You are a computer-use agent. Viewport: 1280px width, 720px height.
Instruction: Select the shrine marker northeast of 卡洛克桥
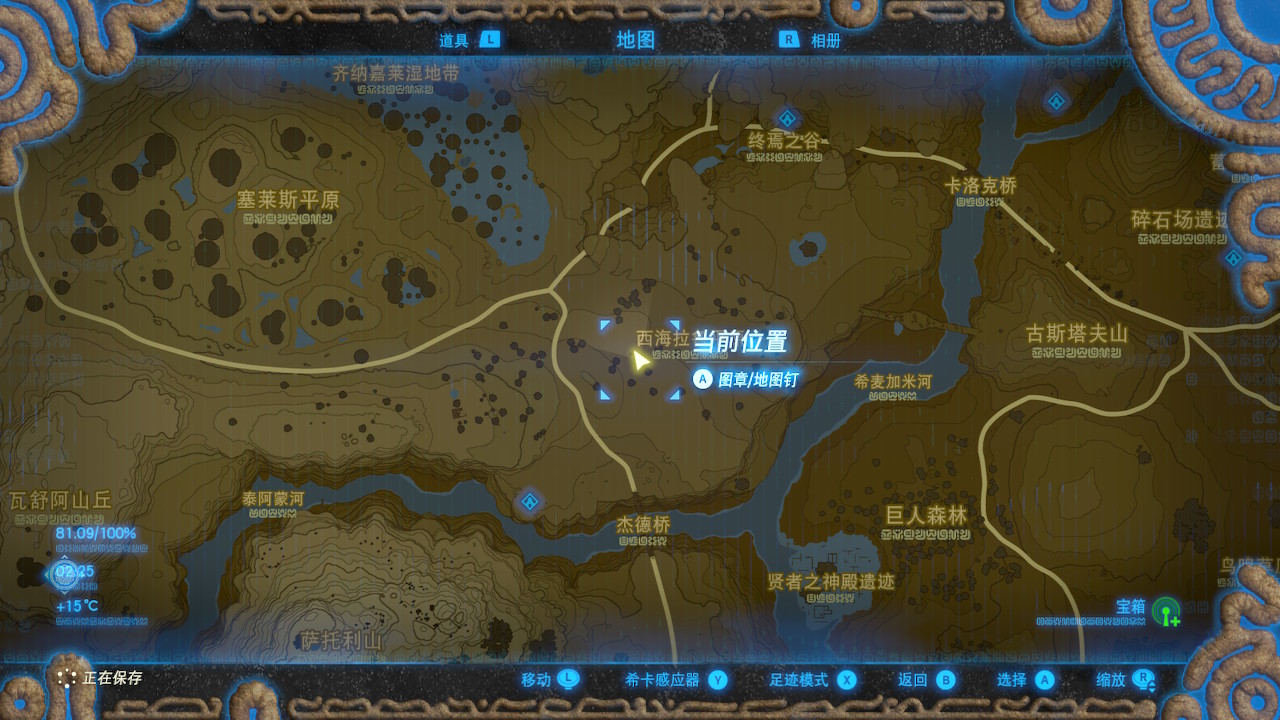point(1057,101)
